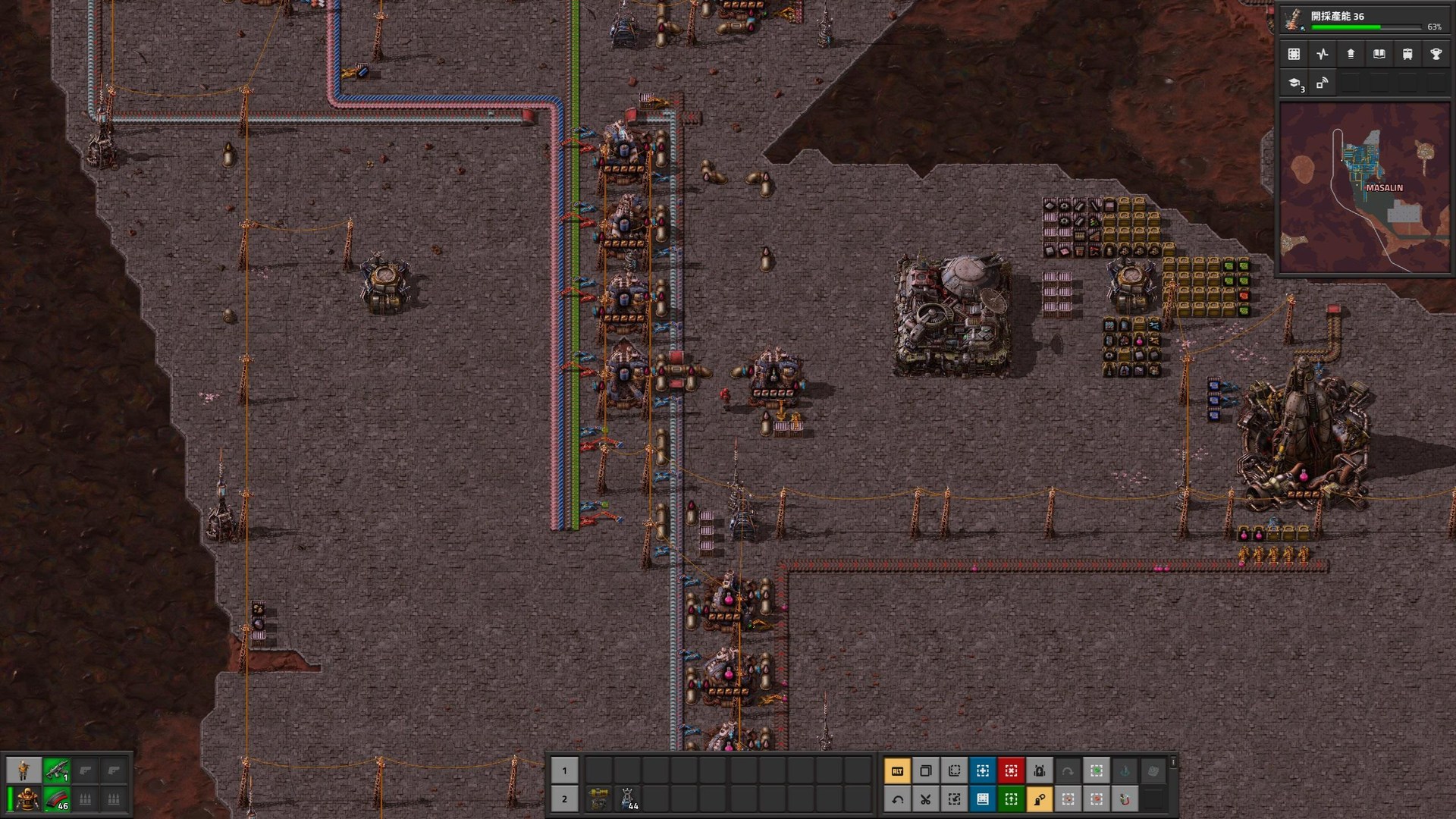Select the green upgrade planner shortcut
This screenshot has height=819, width=1456.
coord(1011,799)
